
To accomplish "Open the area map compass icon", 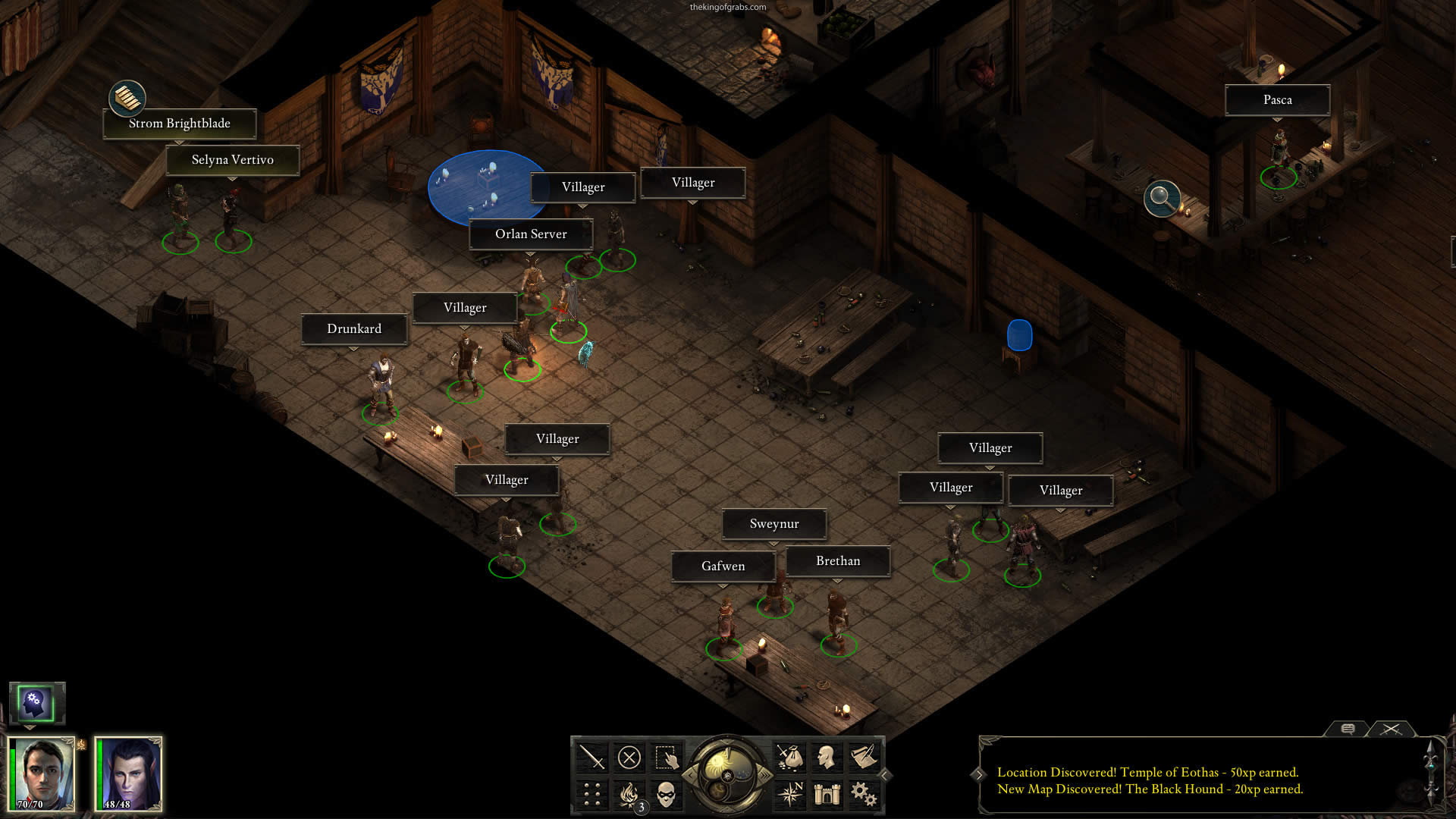I will (x=789, y=794).
